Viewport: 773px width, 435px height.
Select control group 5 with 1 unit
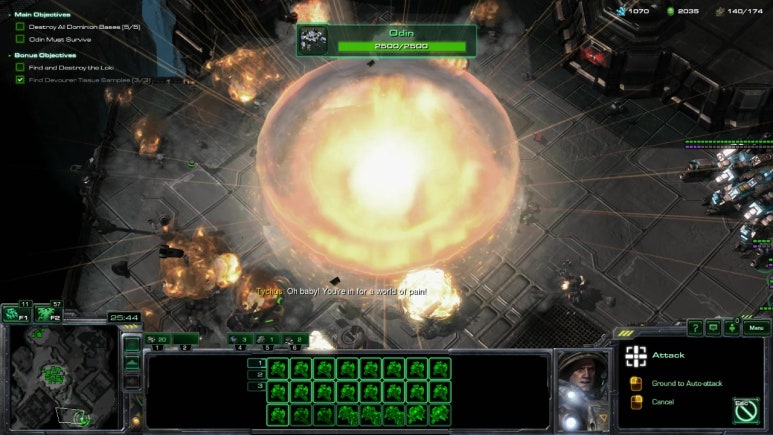268,340
